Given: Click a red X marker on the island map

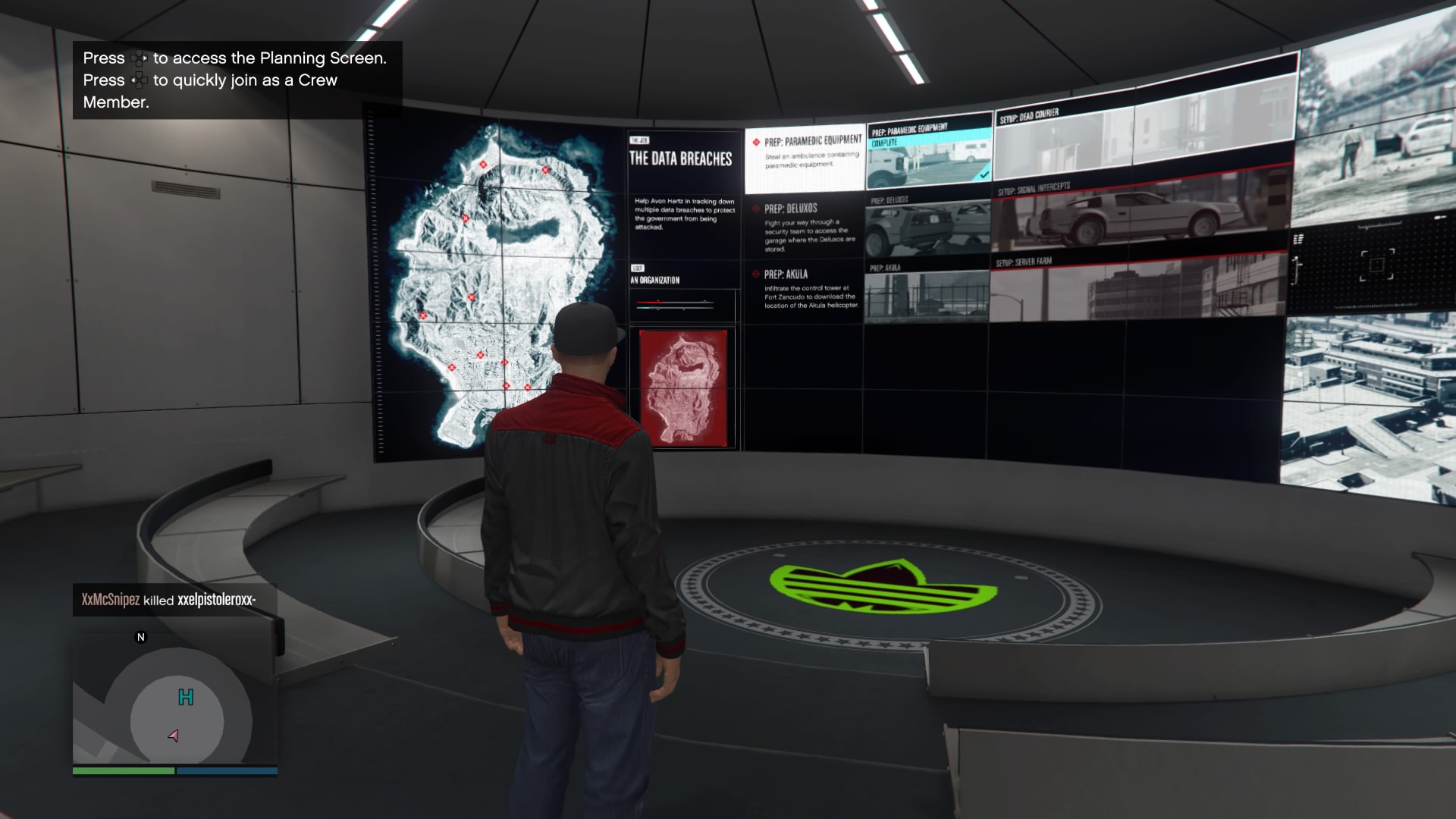Looking at the screenshot, I should tap(482, 165).
